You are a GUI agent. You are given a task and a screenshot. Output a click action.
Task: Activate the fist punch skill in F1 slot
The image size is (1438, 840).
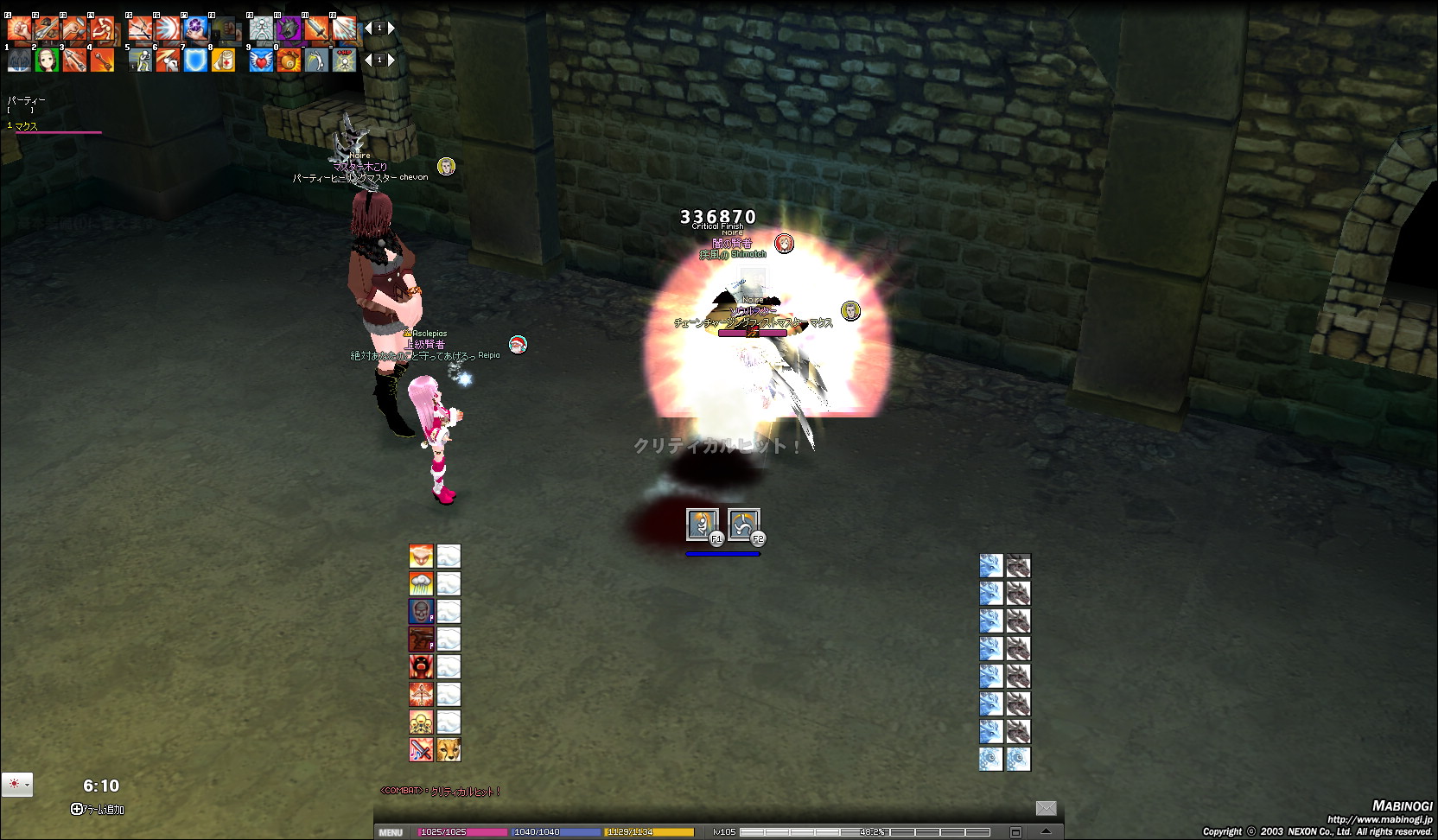tap(18, 29)
